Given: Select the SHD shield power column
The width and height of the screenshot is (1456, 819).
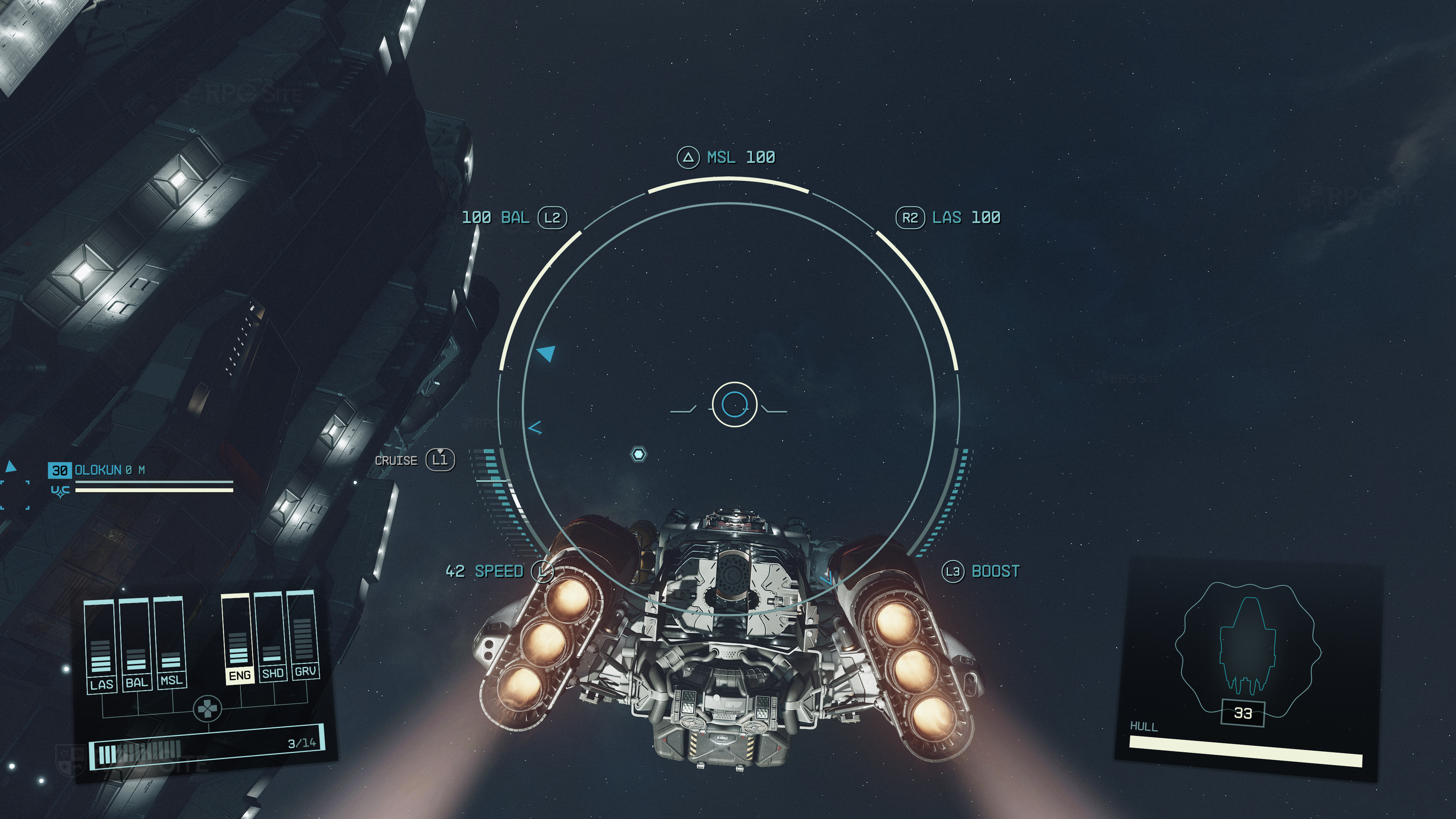Looking at the screenshot, I should coord(271,637).
